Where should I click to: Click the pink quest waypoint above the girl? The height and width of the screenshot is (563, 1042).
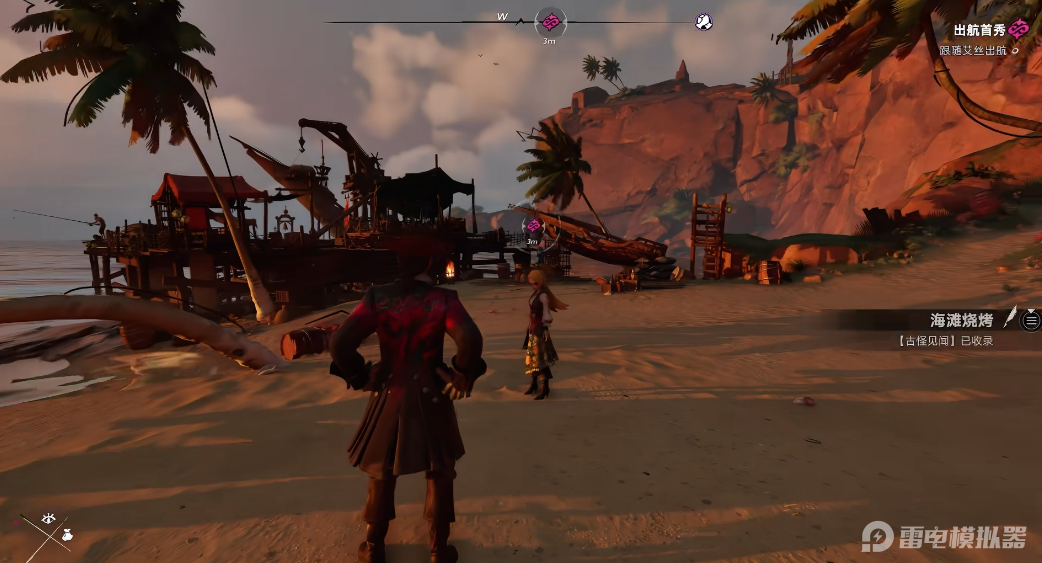(x=533, y=225)
